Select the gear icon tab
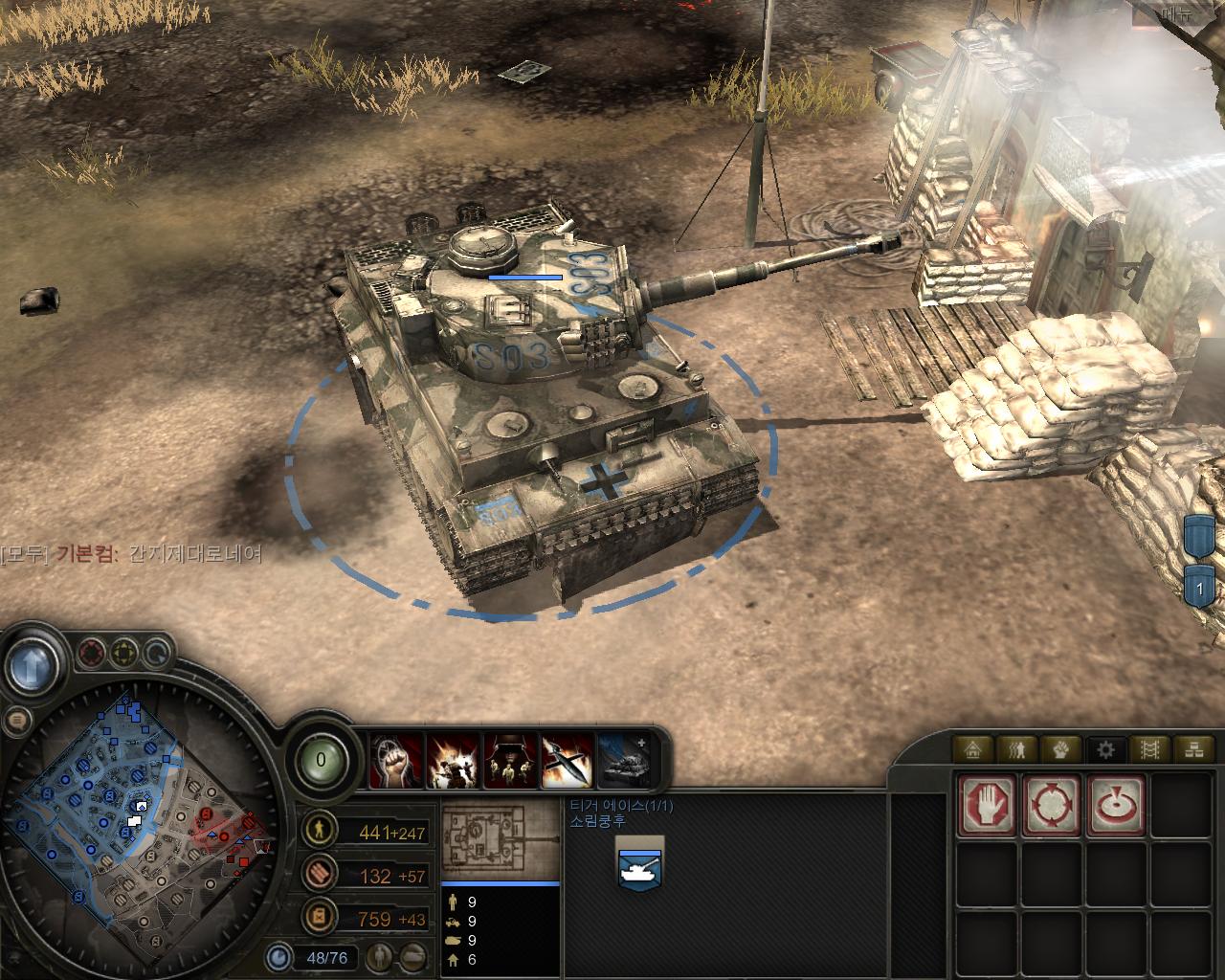Image resolution: width=1225 pixels, height=980 pixels. click(1106, 748)
